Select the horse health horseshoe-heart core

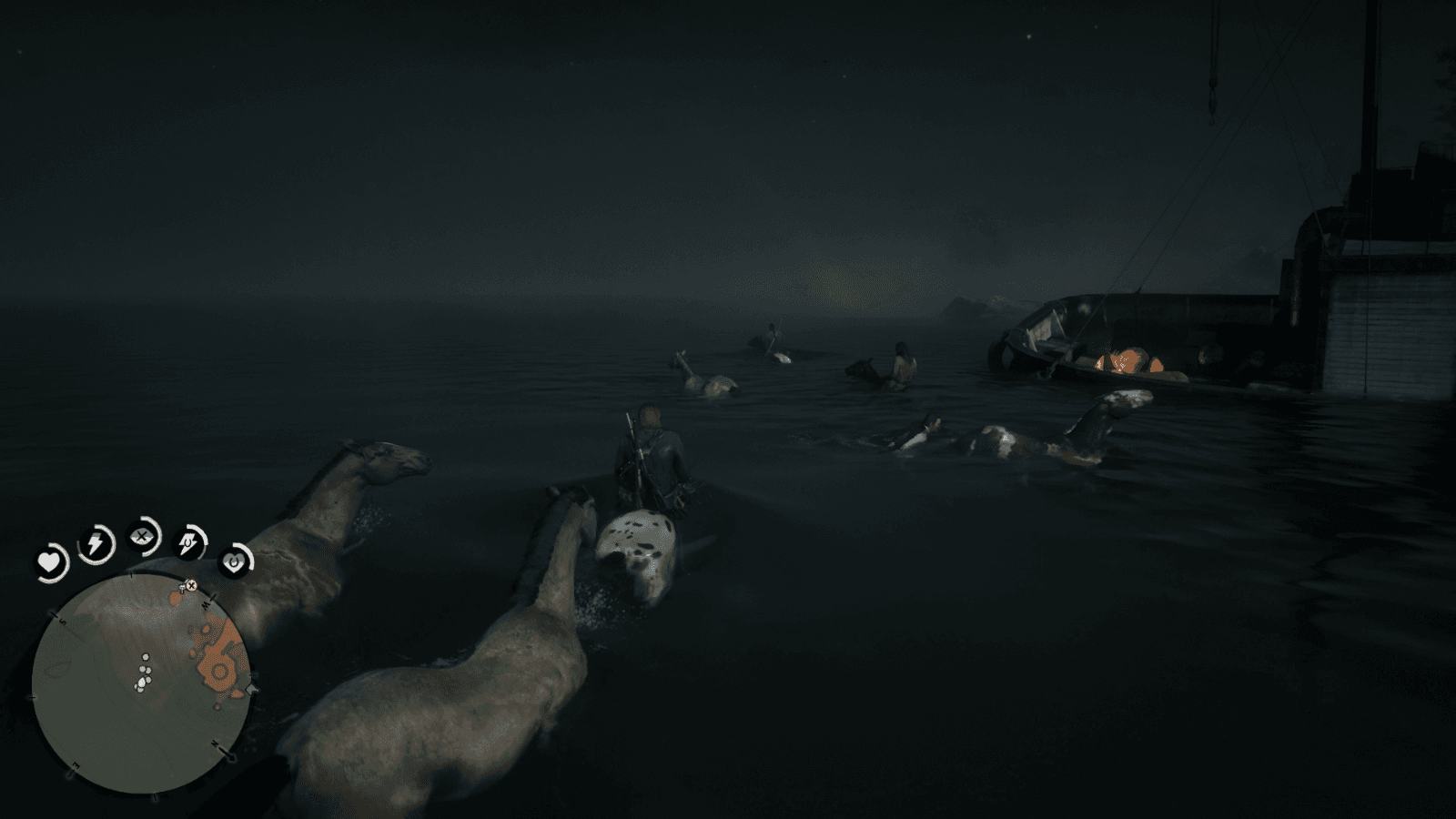click(234, 561)
